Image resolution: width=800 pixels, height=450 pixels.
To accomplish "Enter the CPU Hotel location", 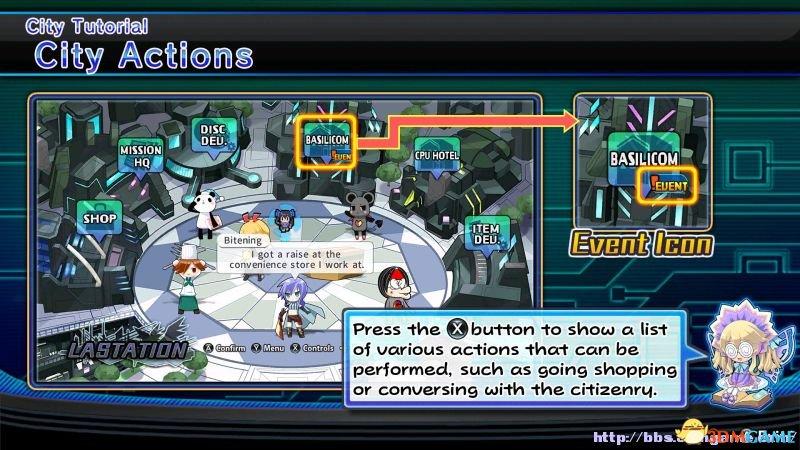I will click(436, 154).
